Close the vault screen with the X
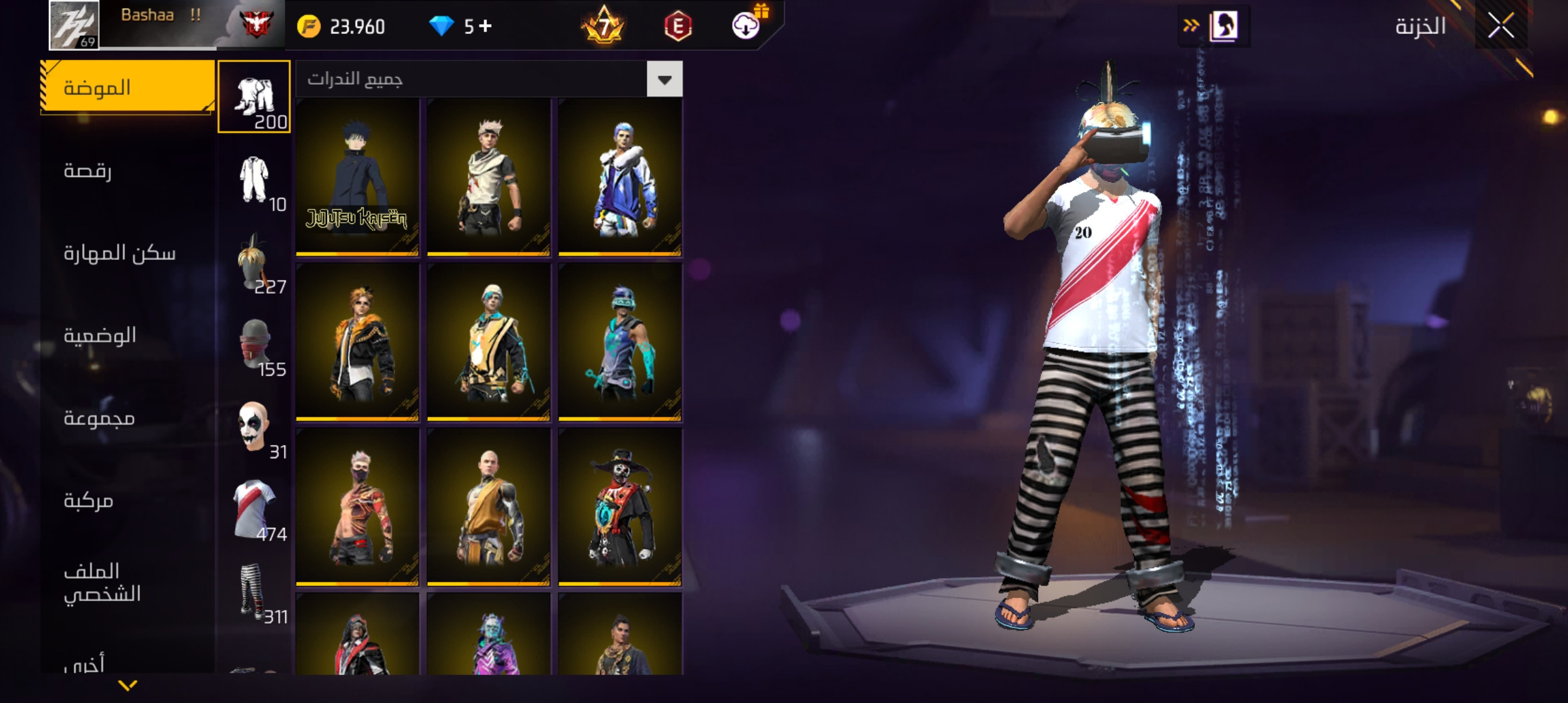This screenshot has height=703, width=1568. click(1500, 27)
